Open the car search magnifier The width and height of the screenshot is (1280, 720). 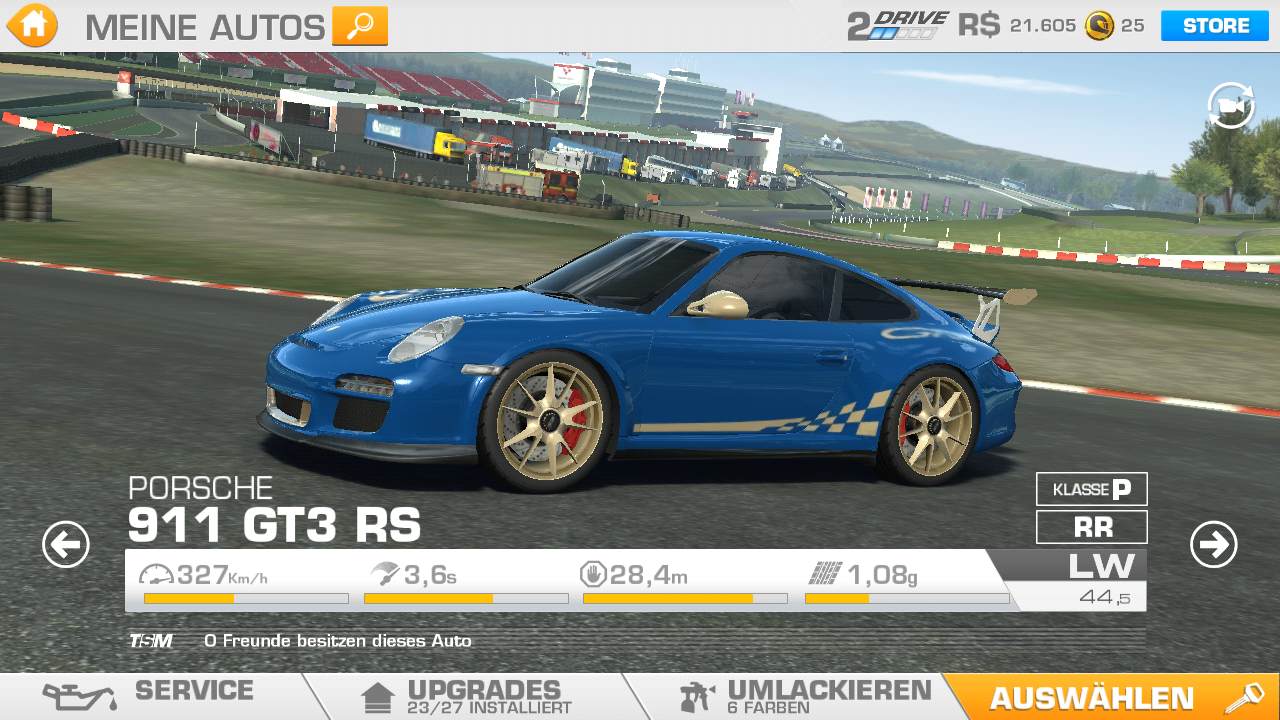[359, 26]
